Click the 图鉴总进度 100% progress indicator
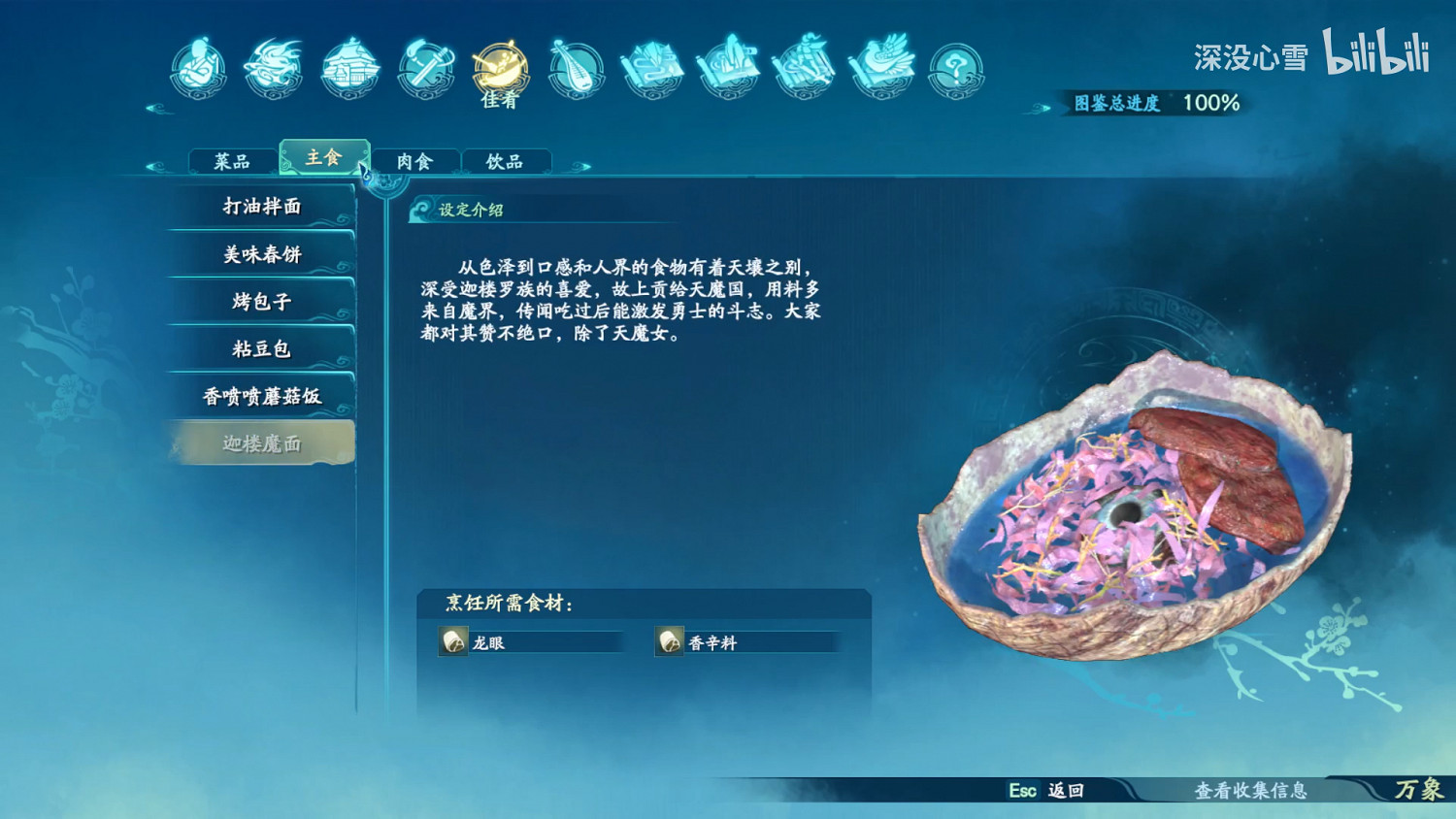This screenshot has width=1456, height=819. pos(1155,100)
